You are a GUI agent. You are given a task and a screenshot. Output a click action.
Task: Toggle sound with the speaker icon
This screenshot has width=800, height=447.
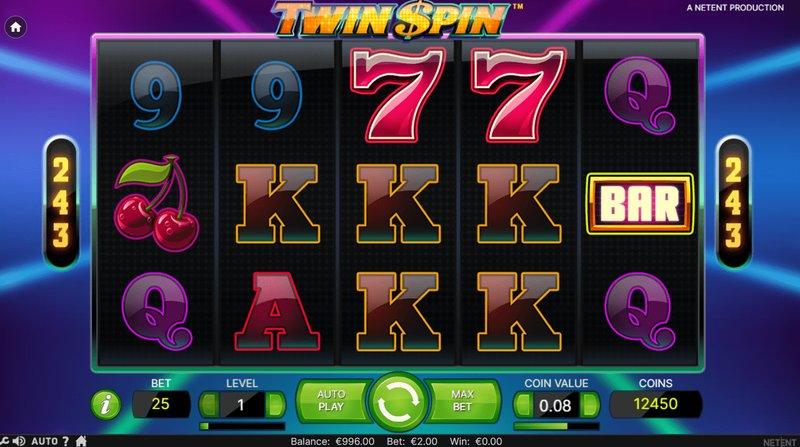point(18,440)
